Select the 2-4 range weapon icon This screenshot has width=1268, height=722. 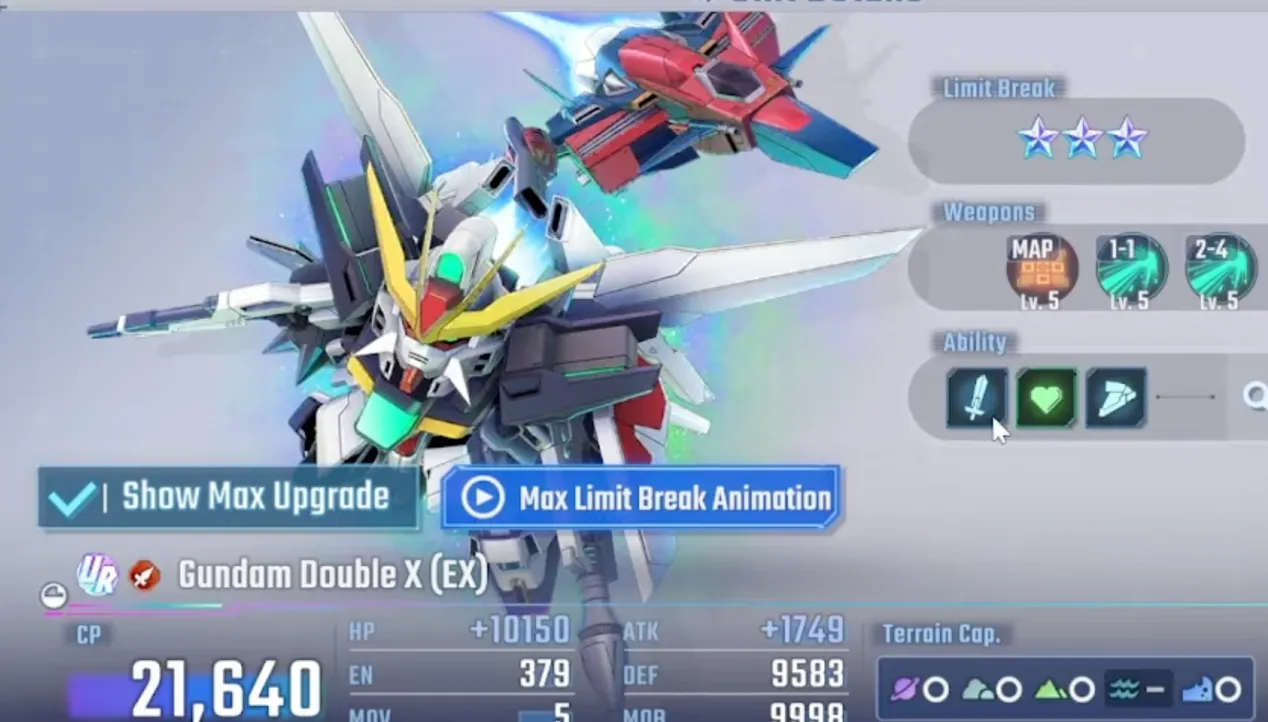(x=1219, y=268)
